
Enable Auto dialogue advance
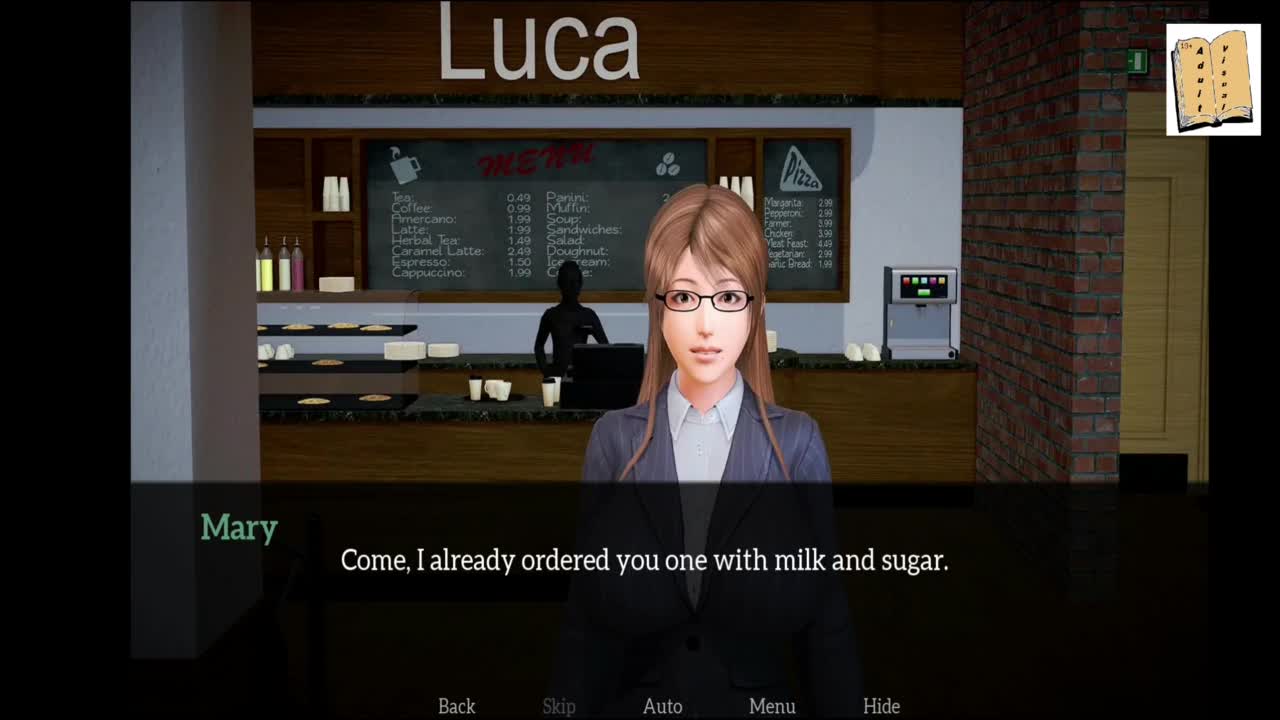click(662, 706)
